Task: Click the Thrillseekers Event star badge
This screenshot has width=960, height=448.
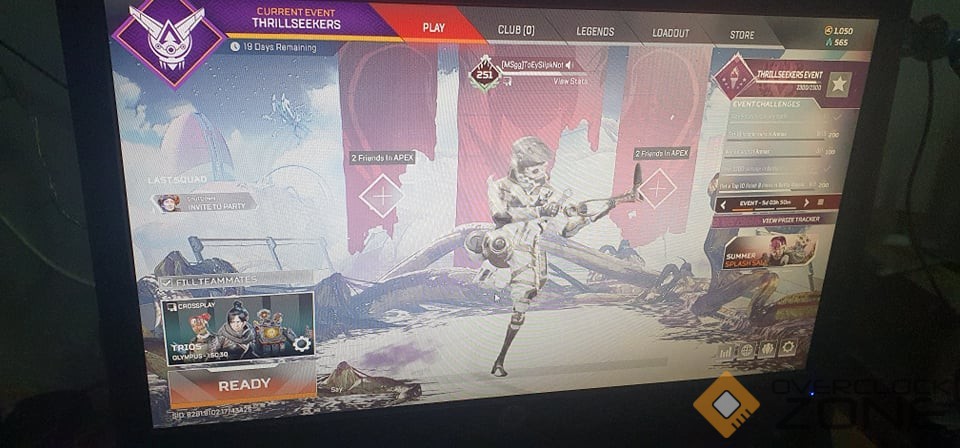Action: coord(839,84)
